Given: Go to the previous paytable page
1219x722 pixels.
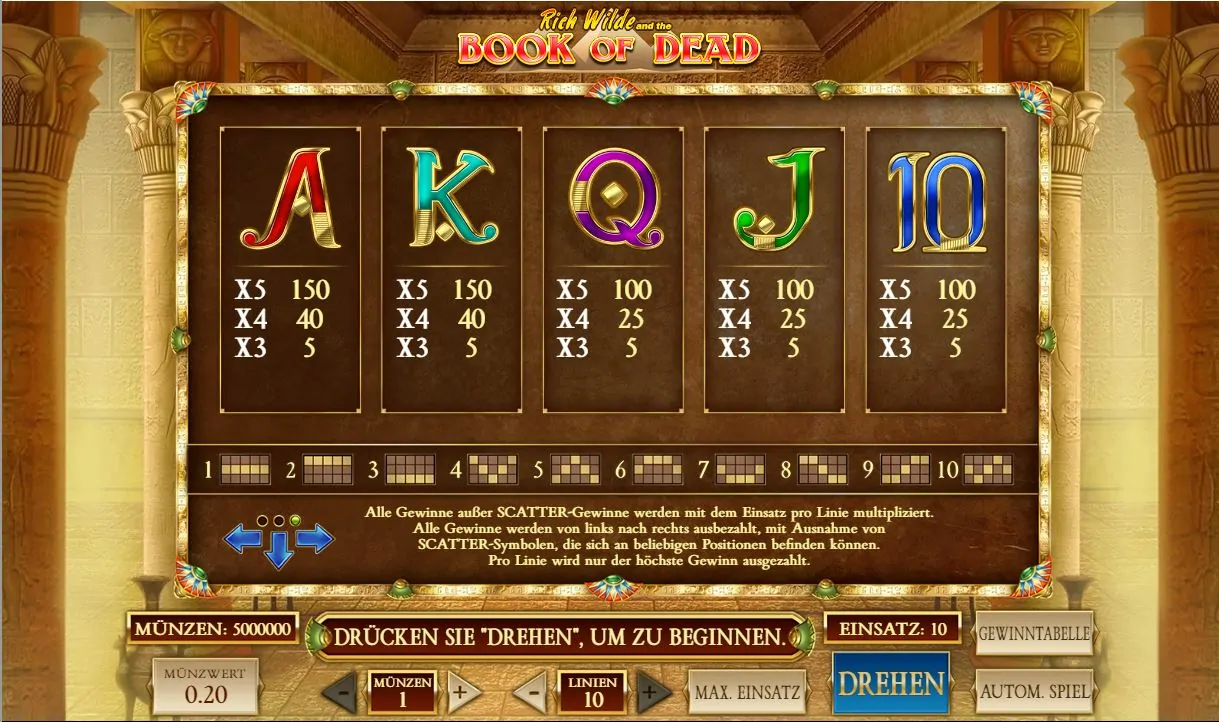Looking at the screenshot, I should (242, 539).
